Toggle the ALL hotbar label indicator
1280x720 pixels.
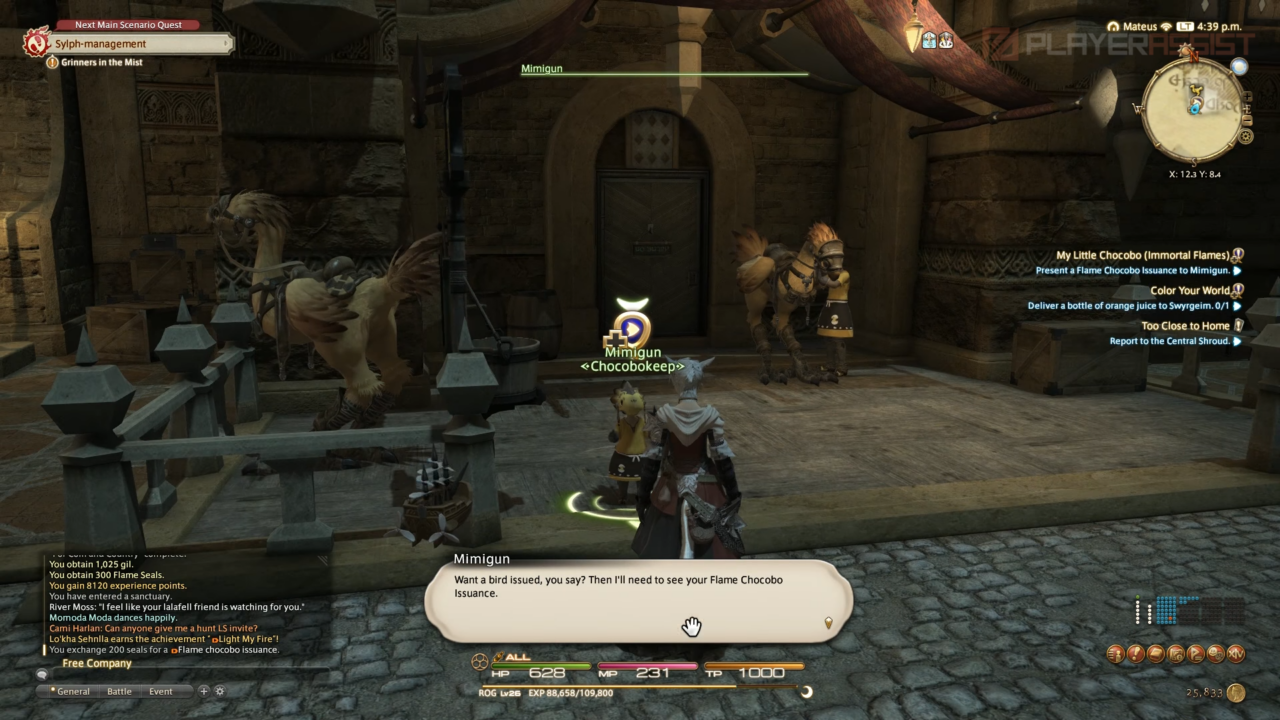516,655
